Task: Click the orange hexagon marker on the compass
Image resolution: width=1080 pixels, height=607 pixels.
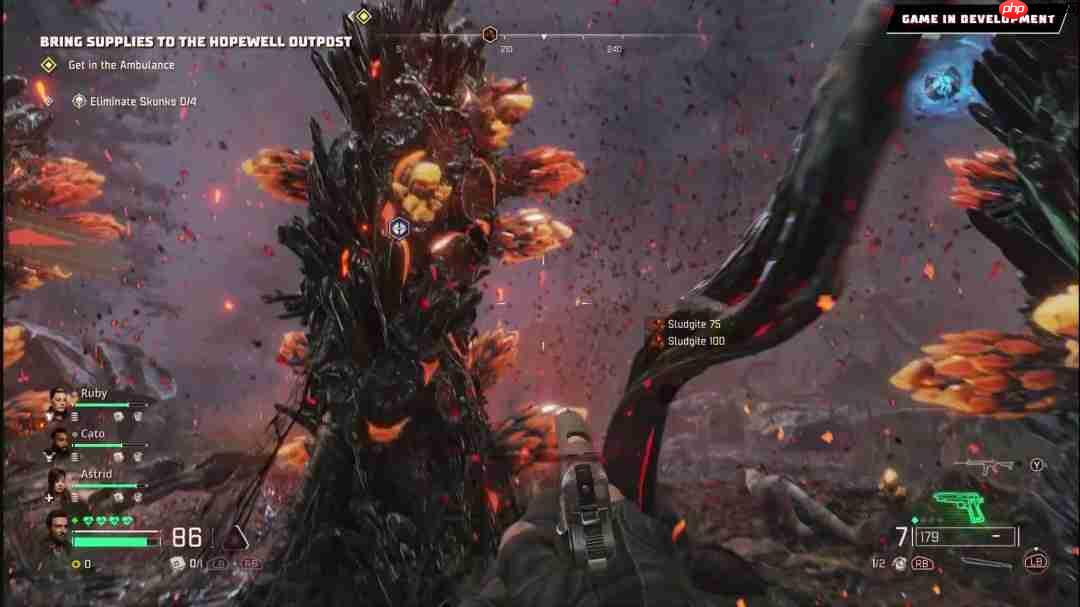Action: point(490,35)
